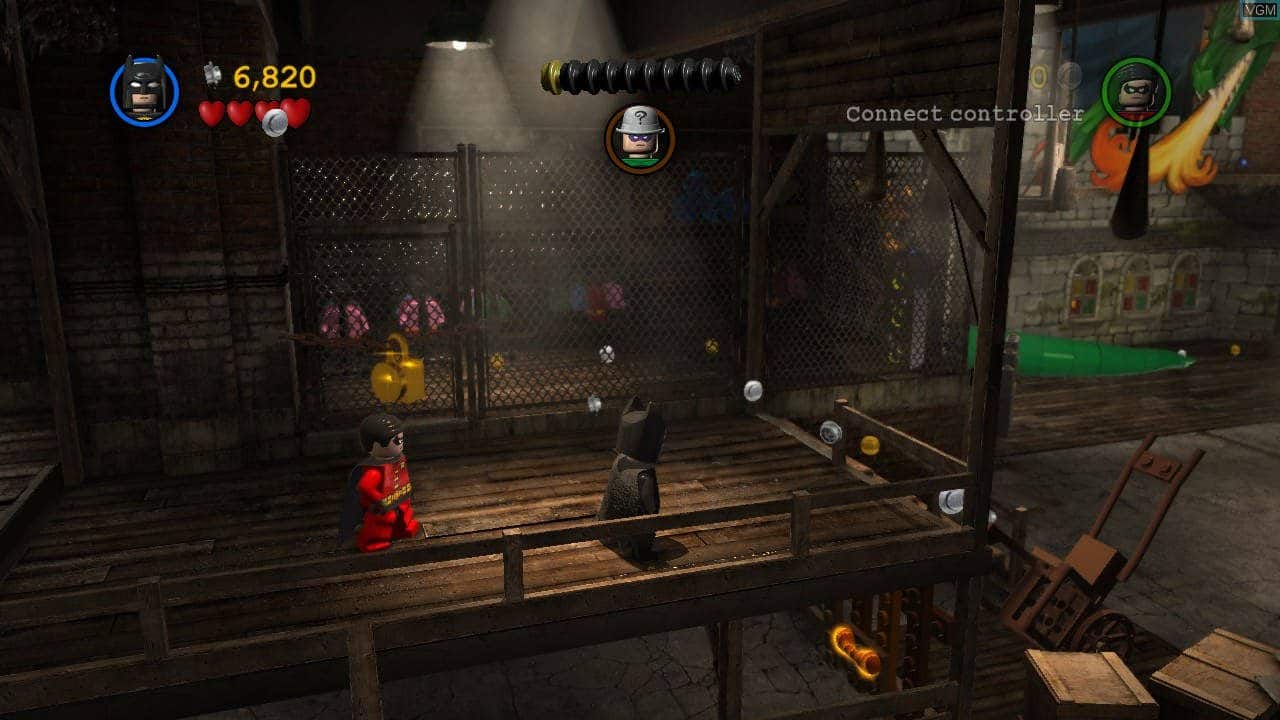Image resolution: width=1280 pixels, height=720 pixels.
Task: Select Robin's player two portrait
Action: point(1136,91)
